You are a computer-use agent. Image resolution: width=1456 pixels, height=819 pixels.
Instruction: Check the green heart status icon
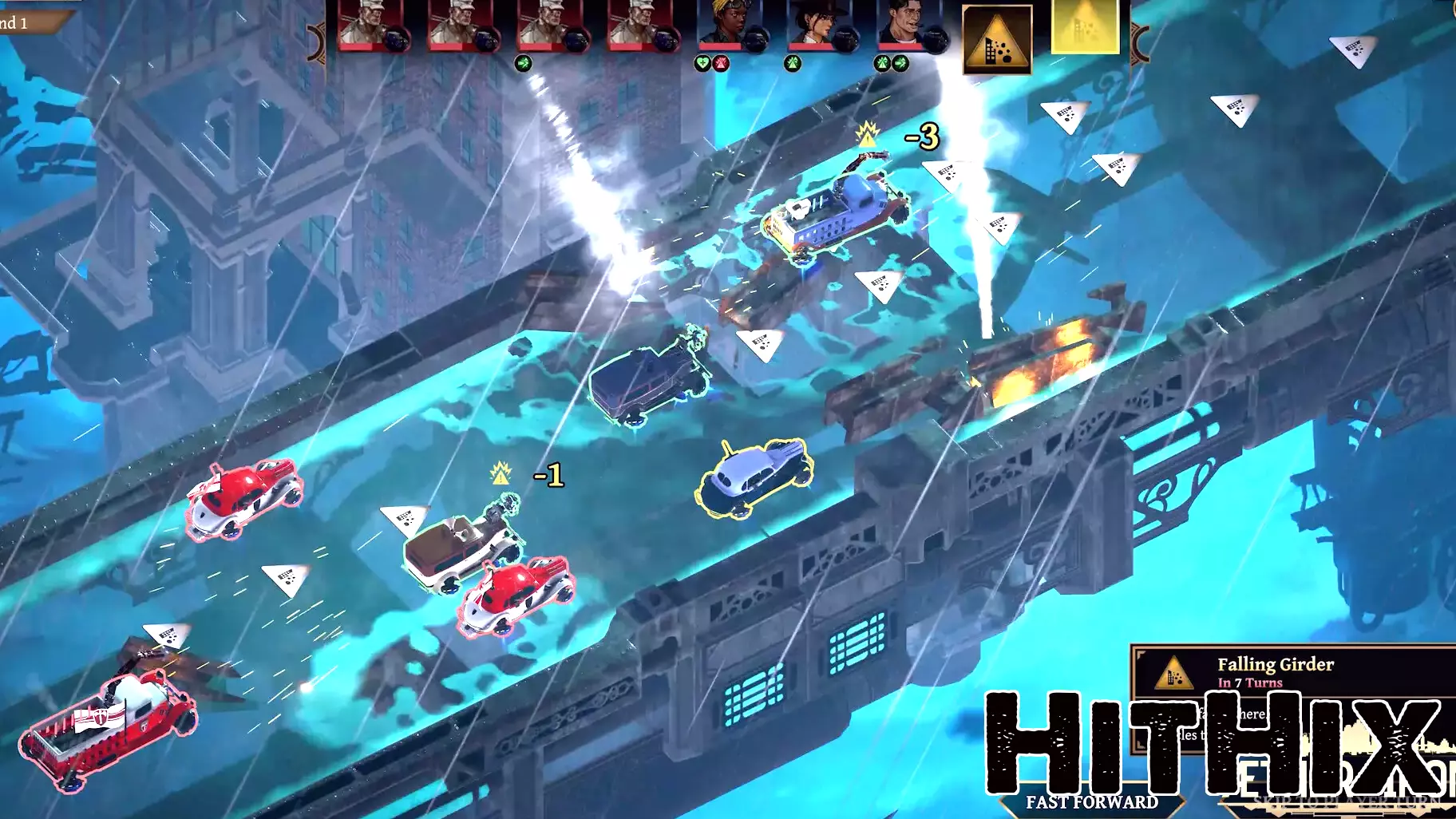pyautogui.click(x=702, y=63)
